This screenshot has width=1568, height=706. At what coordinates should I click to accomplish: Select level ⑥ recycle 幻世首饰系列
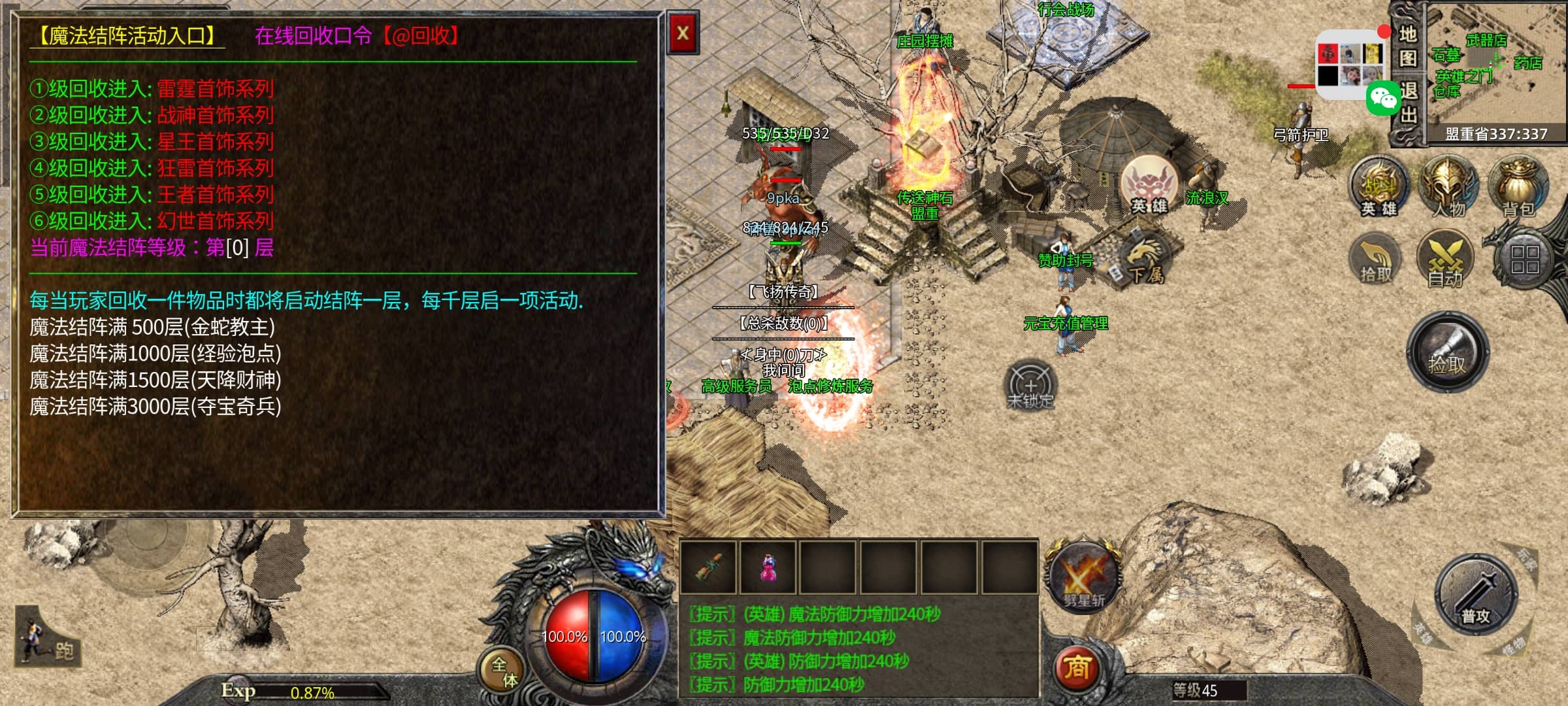pyautogui.click(x=215, y=222)
